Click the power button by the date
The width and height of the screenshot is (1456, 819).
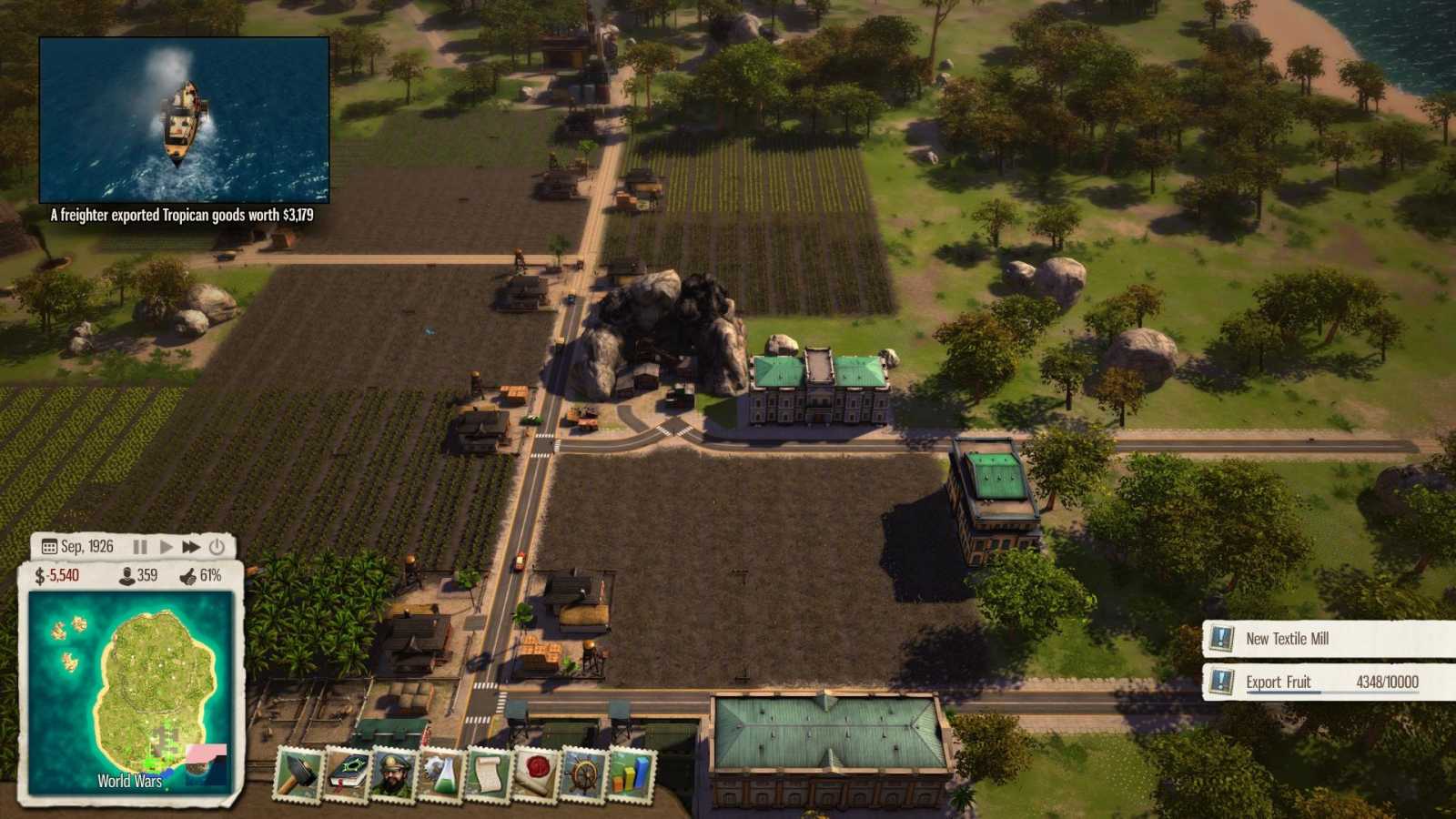pos(216,546)
